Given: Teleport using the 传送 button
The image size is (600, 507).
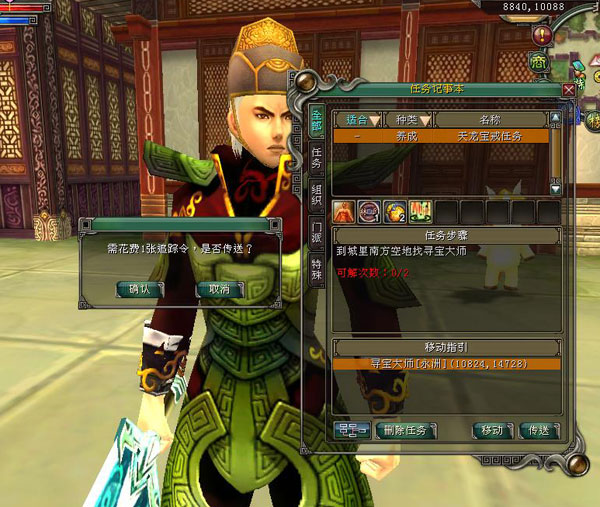Looking at the screenshot, I should tap(540, 431).
